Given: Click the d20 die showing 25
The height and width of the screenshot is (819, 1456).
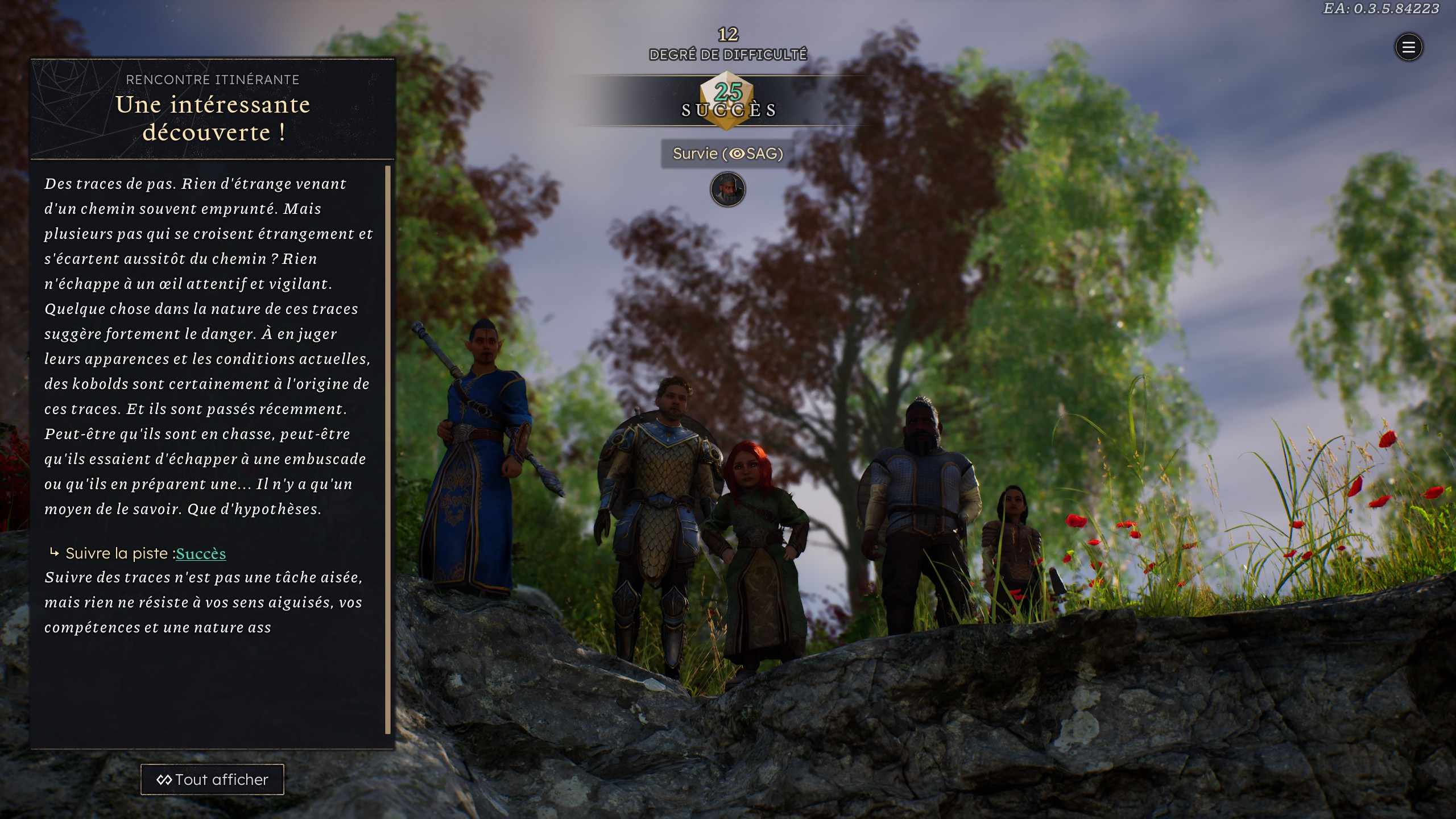Looking at the screenshot, I should (x=727, y=100).
